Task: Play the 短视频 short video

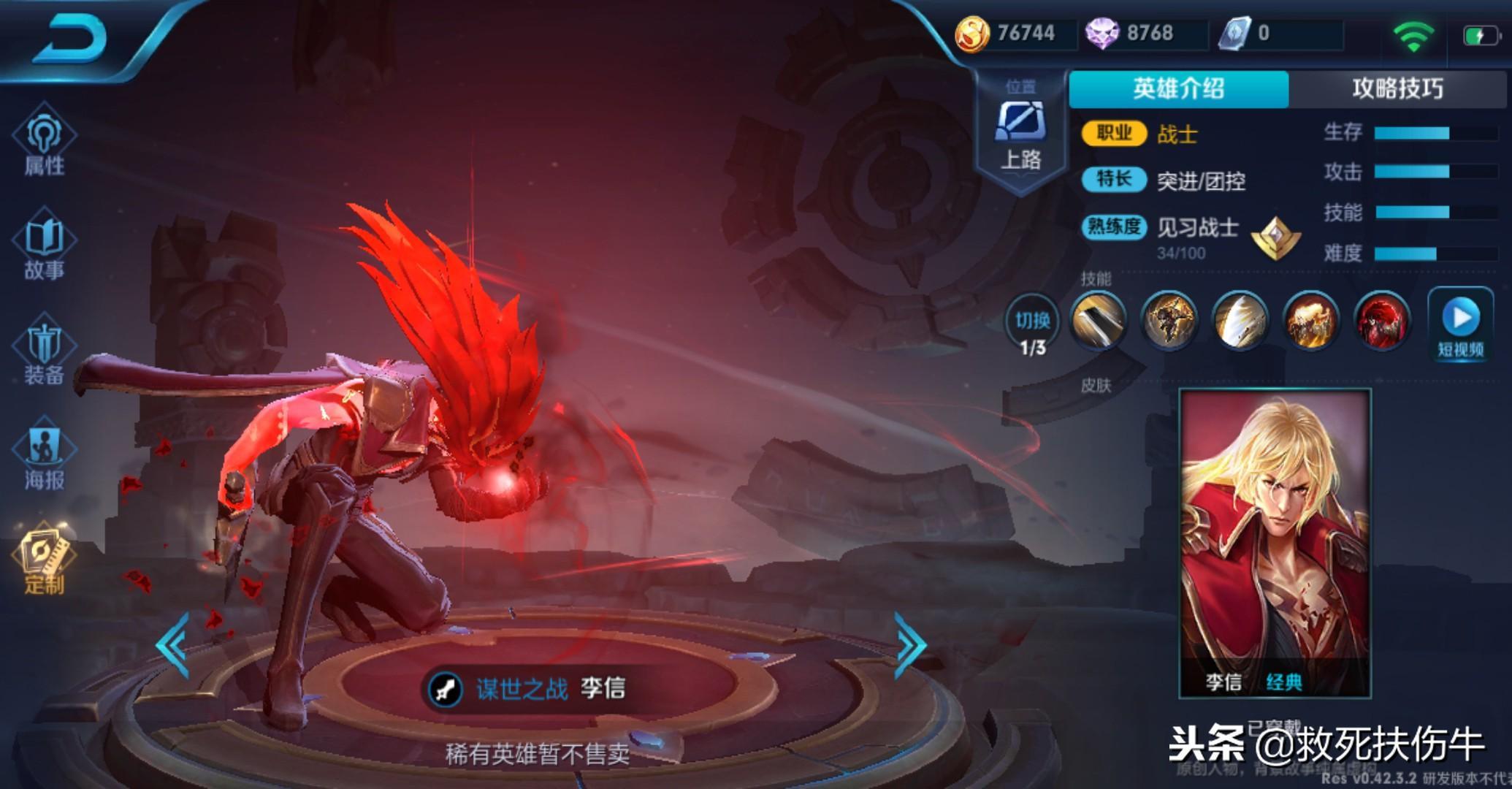Action: click(x=1461, y=326)
